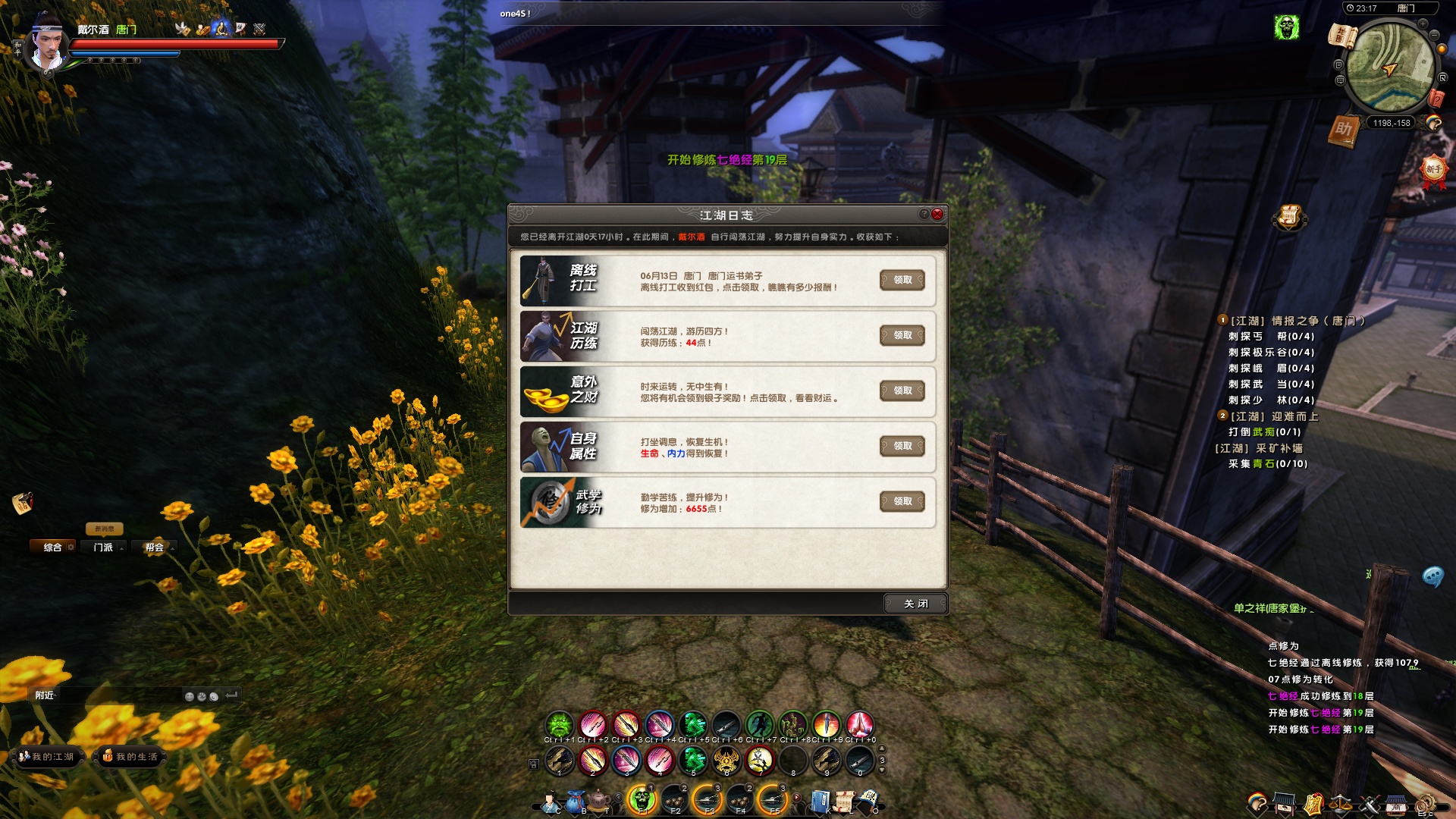Switch to the 综合 chat tab
The image size is (1456, 819).
52,548
